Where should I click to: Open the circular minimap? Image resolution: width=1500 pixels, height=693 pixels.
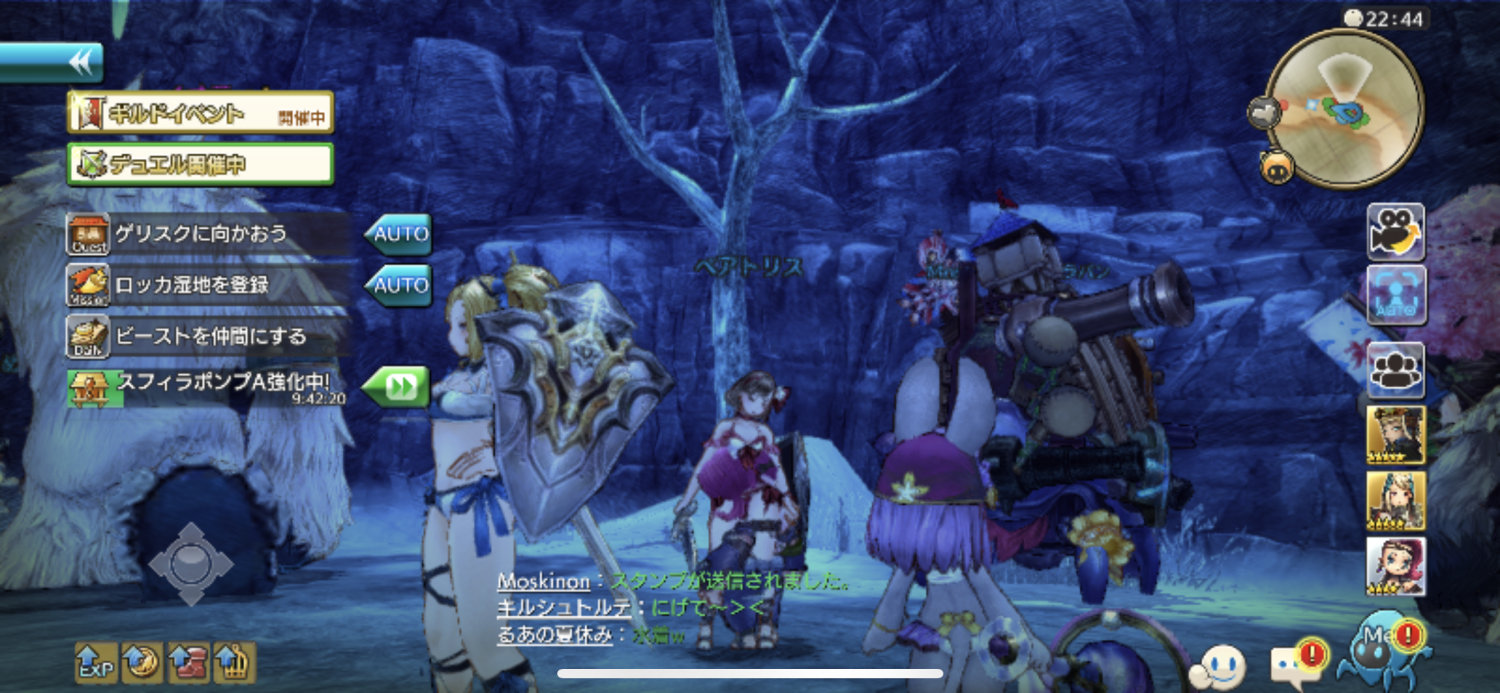(1344, 107)
